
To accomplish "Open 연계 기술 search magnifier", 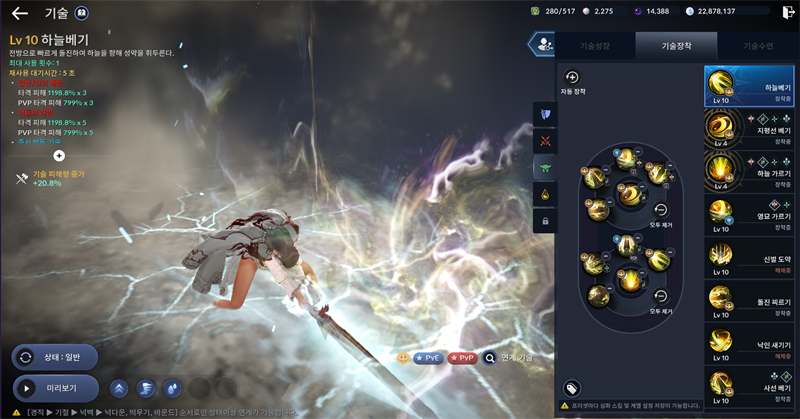I will 490,357.
